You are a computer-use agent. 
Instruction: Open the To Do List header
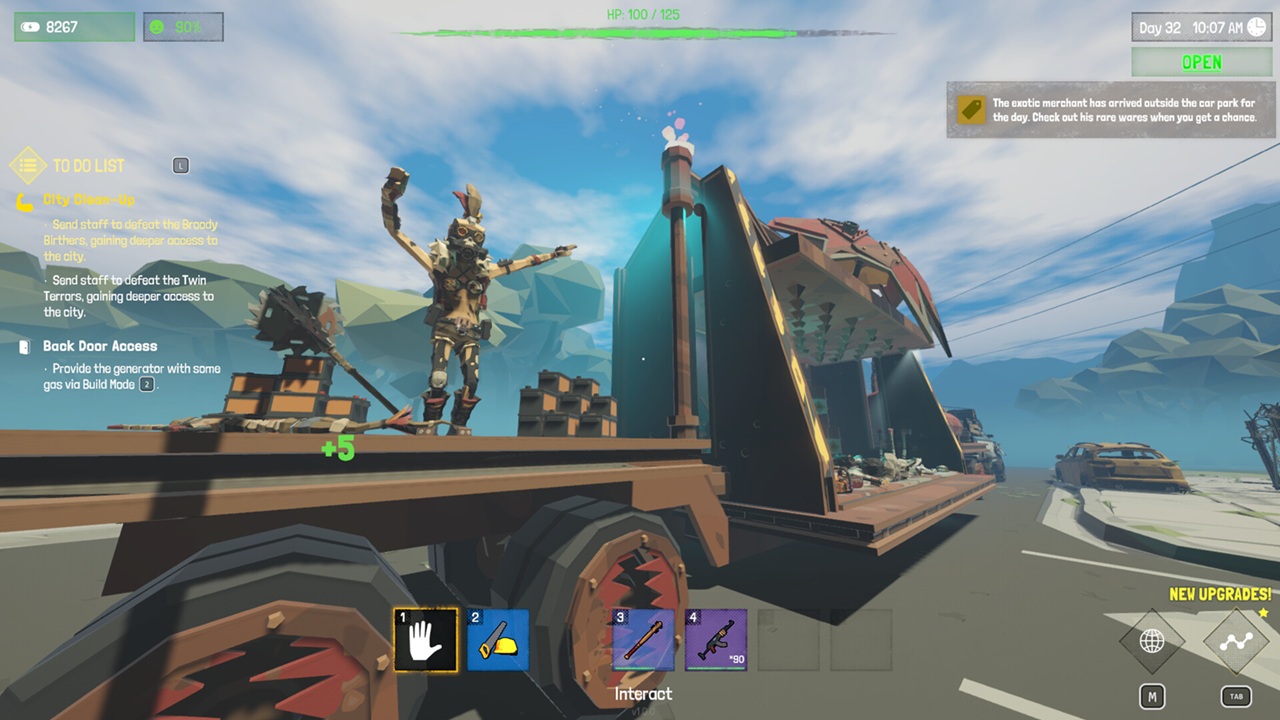(x=88, y=166)
